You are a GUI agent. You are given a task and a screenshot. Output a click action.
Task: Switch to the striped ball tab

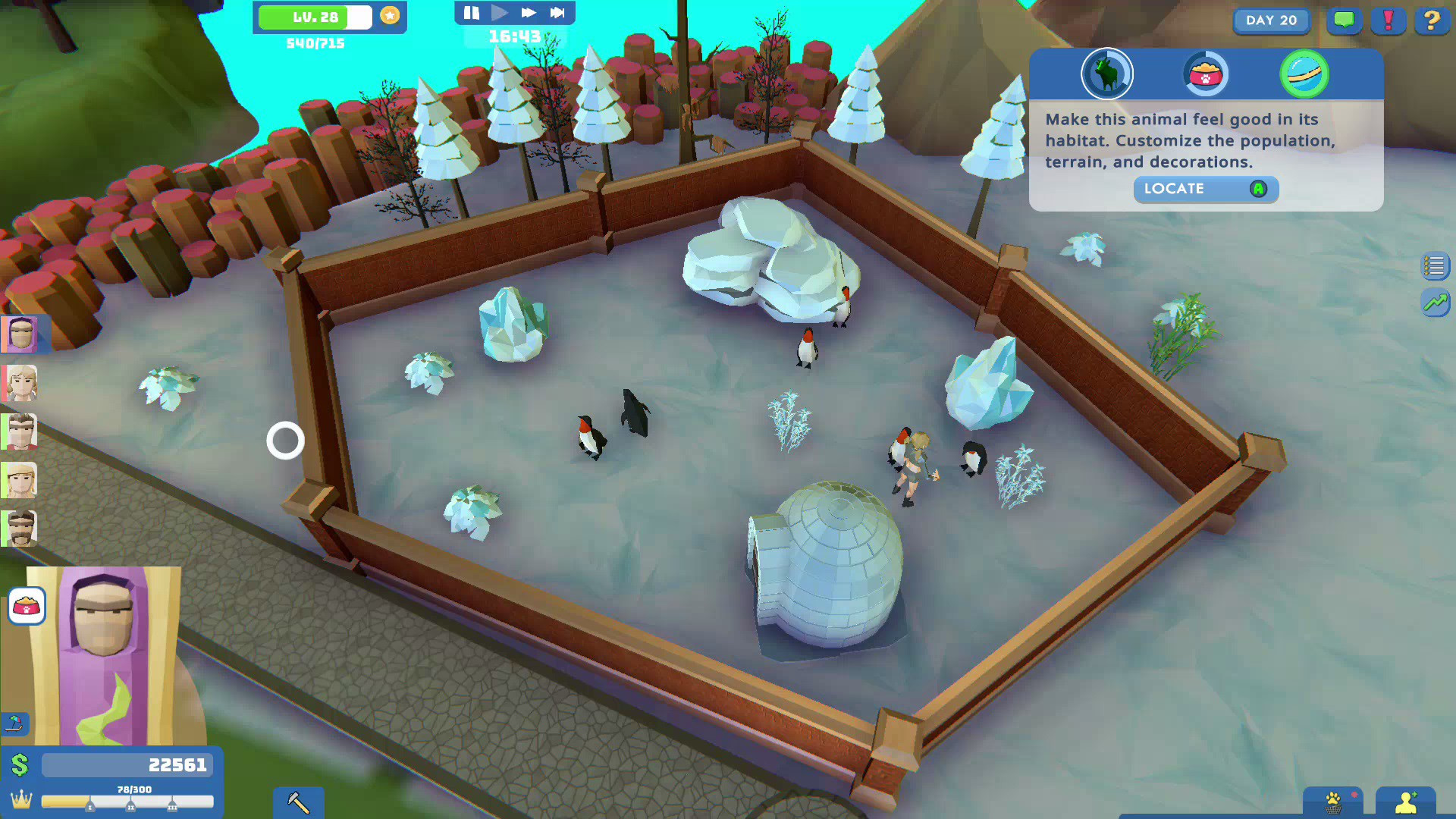tap(1304, 74)
